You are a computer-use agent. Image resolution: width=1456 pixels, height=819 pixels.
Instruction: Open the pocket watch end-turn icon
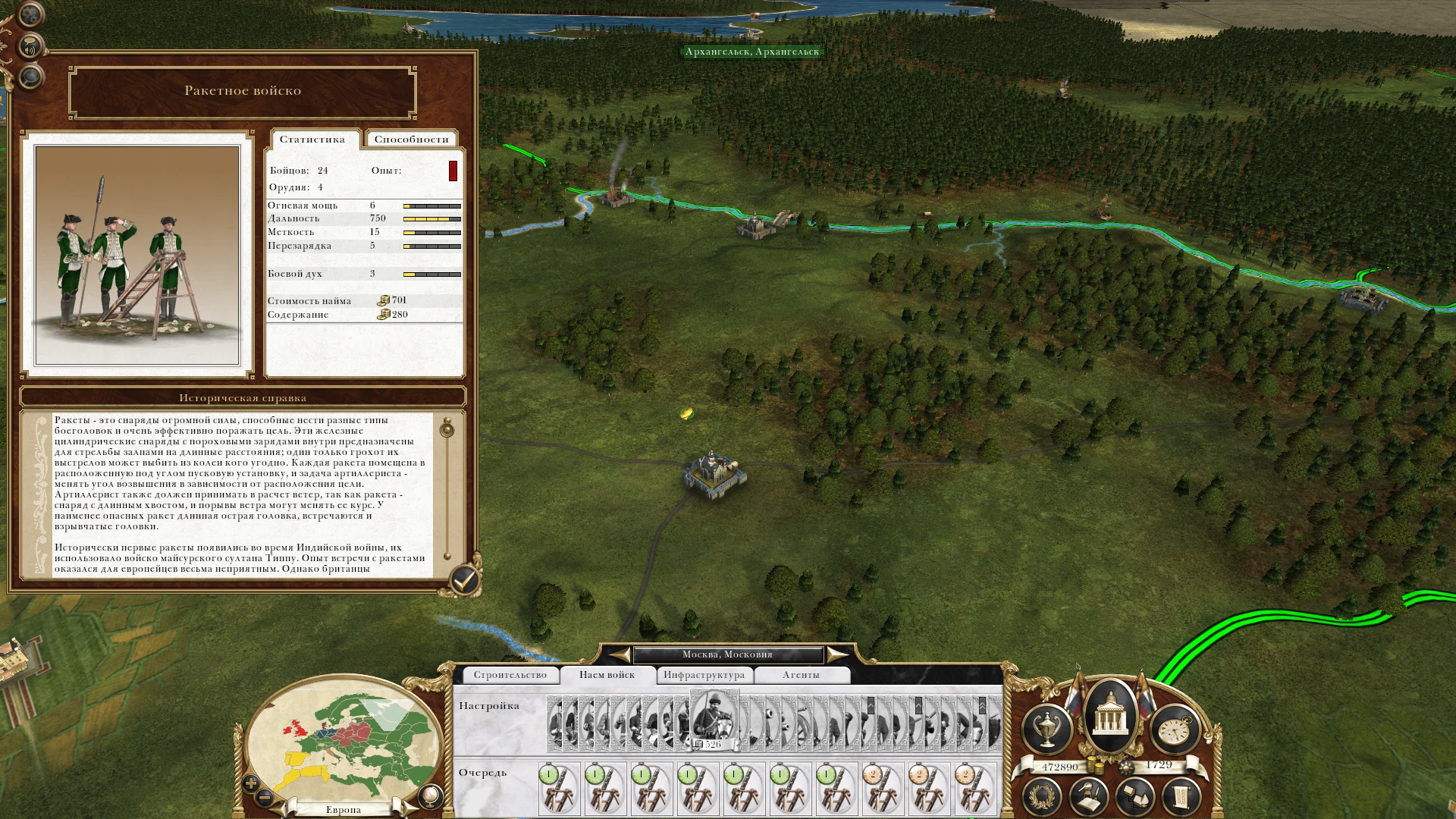1175,730
